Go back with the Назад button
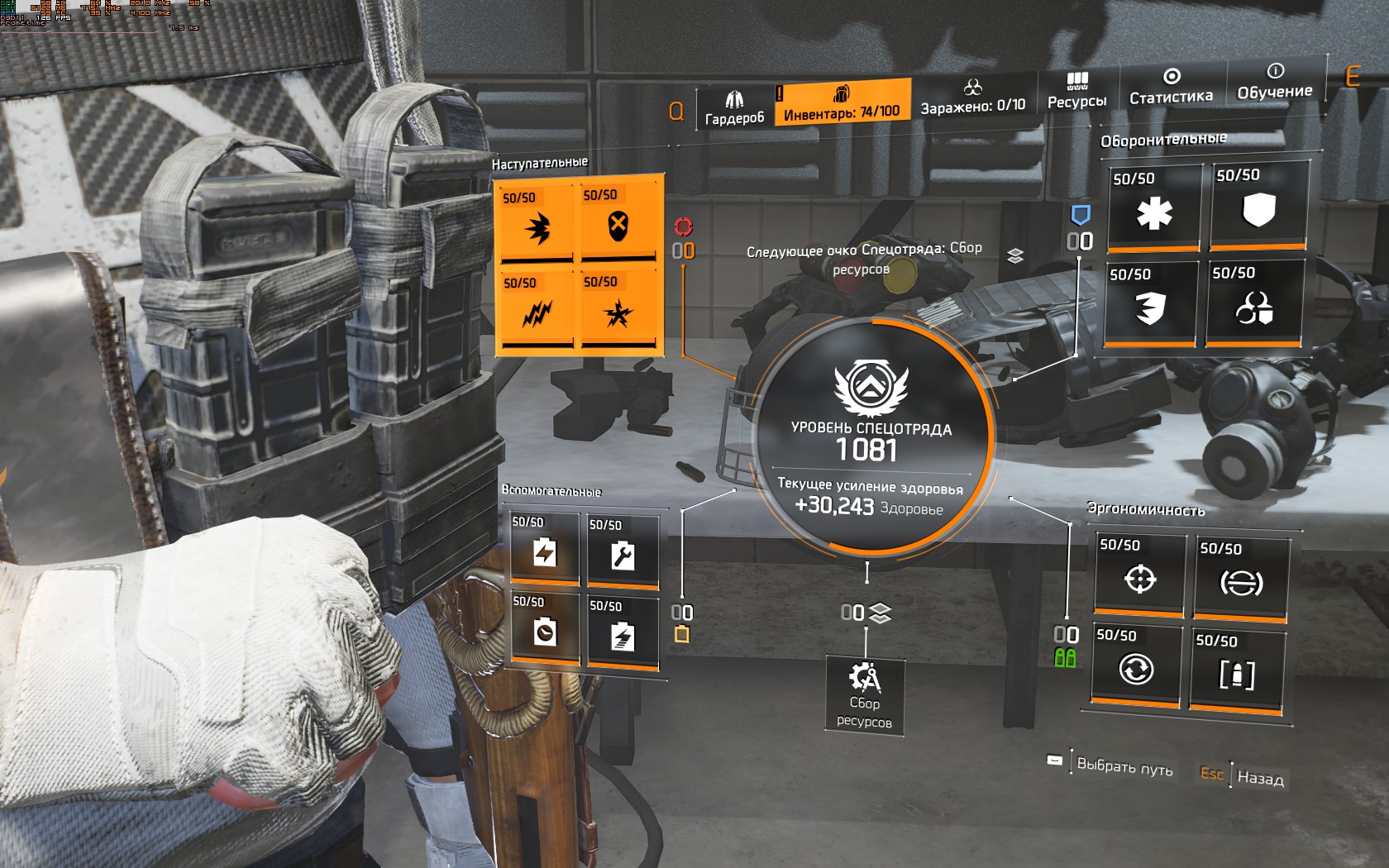 pos(1259,777)
